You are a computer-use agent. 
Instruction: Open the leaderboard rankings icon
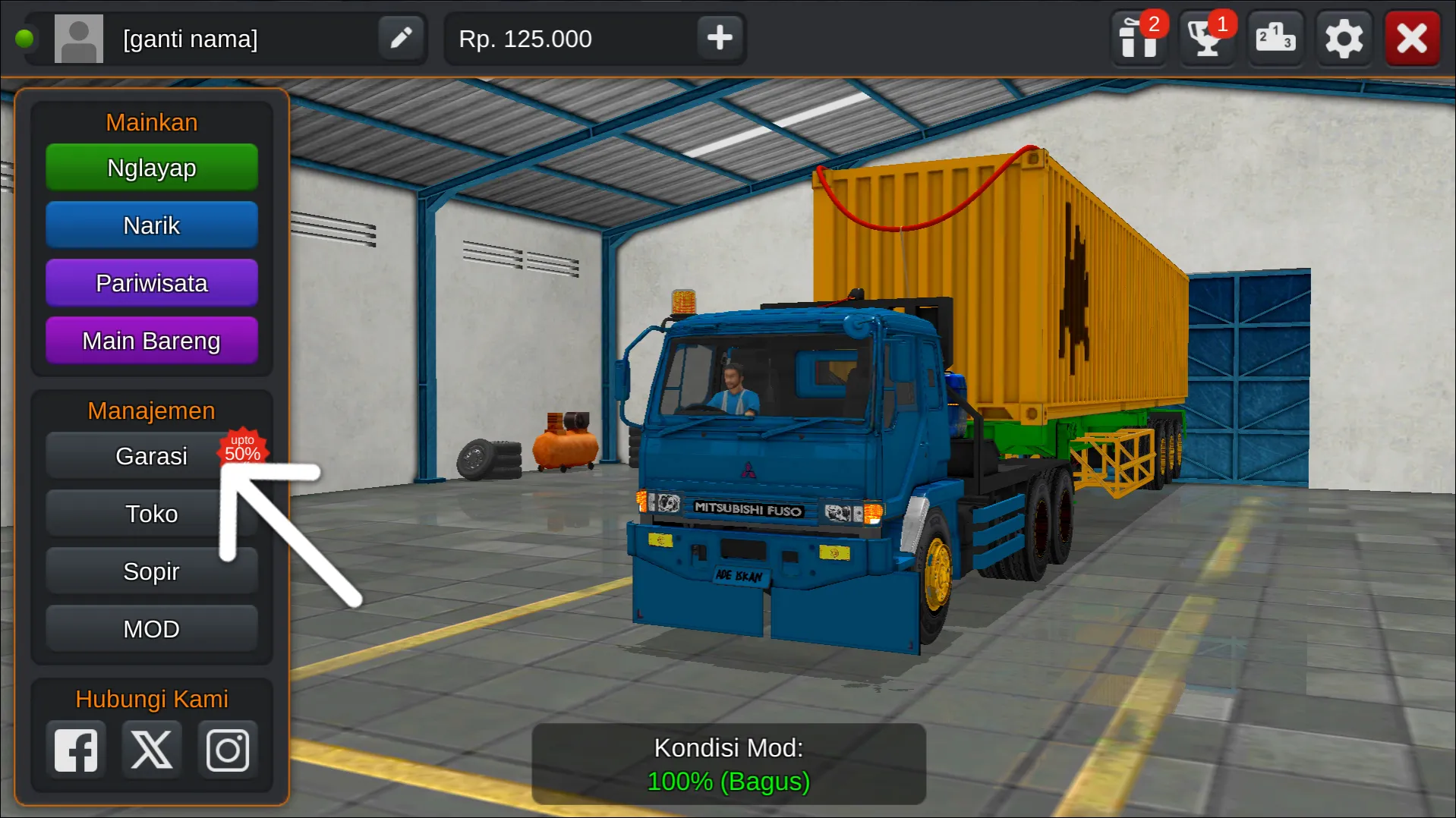[x=1275, y=38]
